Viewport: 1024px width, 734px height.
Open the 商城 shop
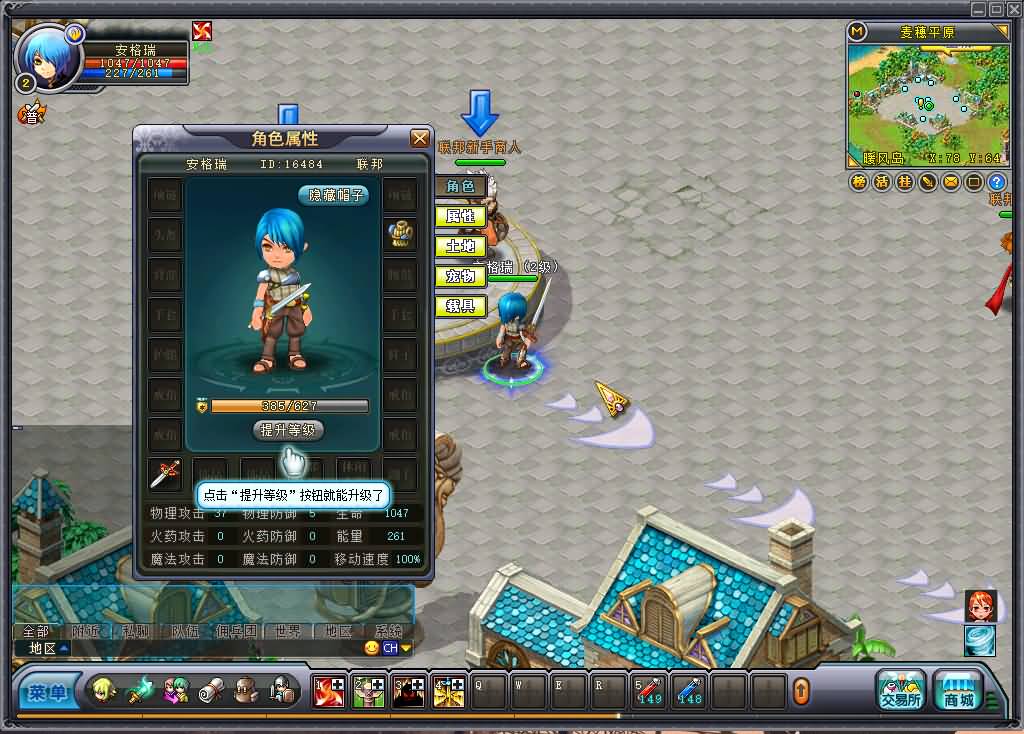958,690
